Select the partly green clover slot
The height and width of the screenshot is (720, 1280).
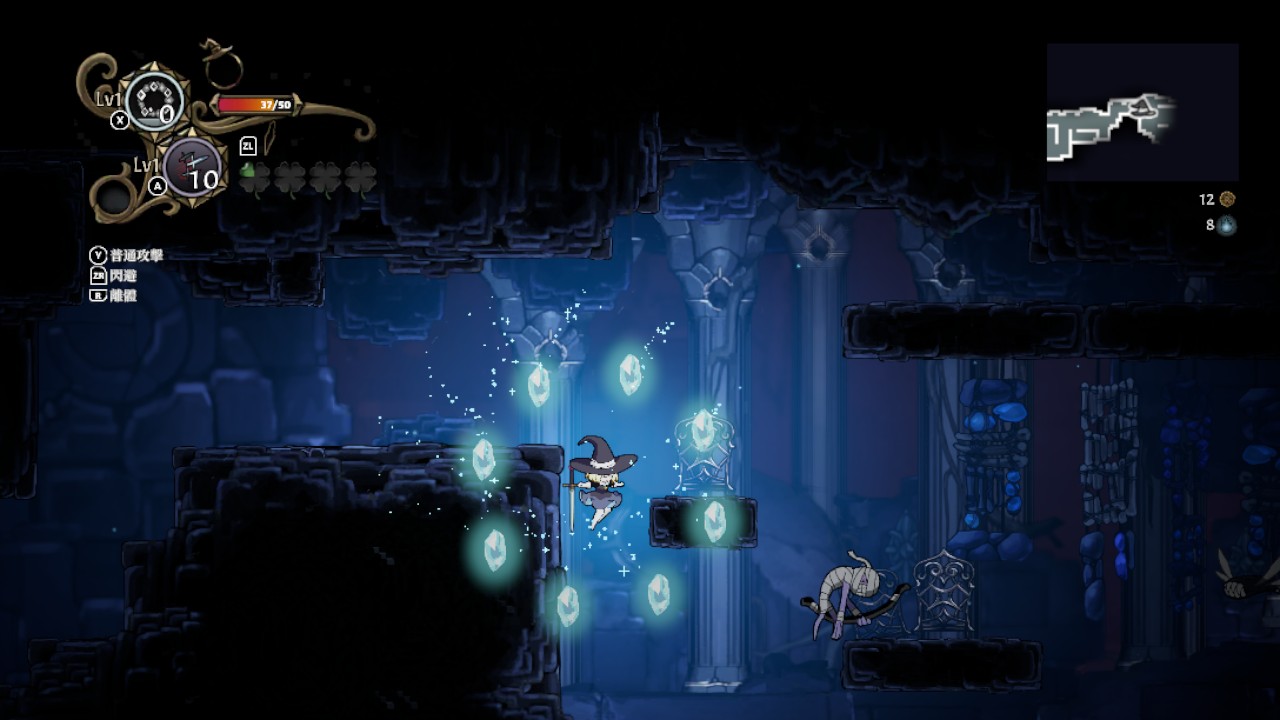pos(255,177)
